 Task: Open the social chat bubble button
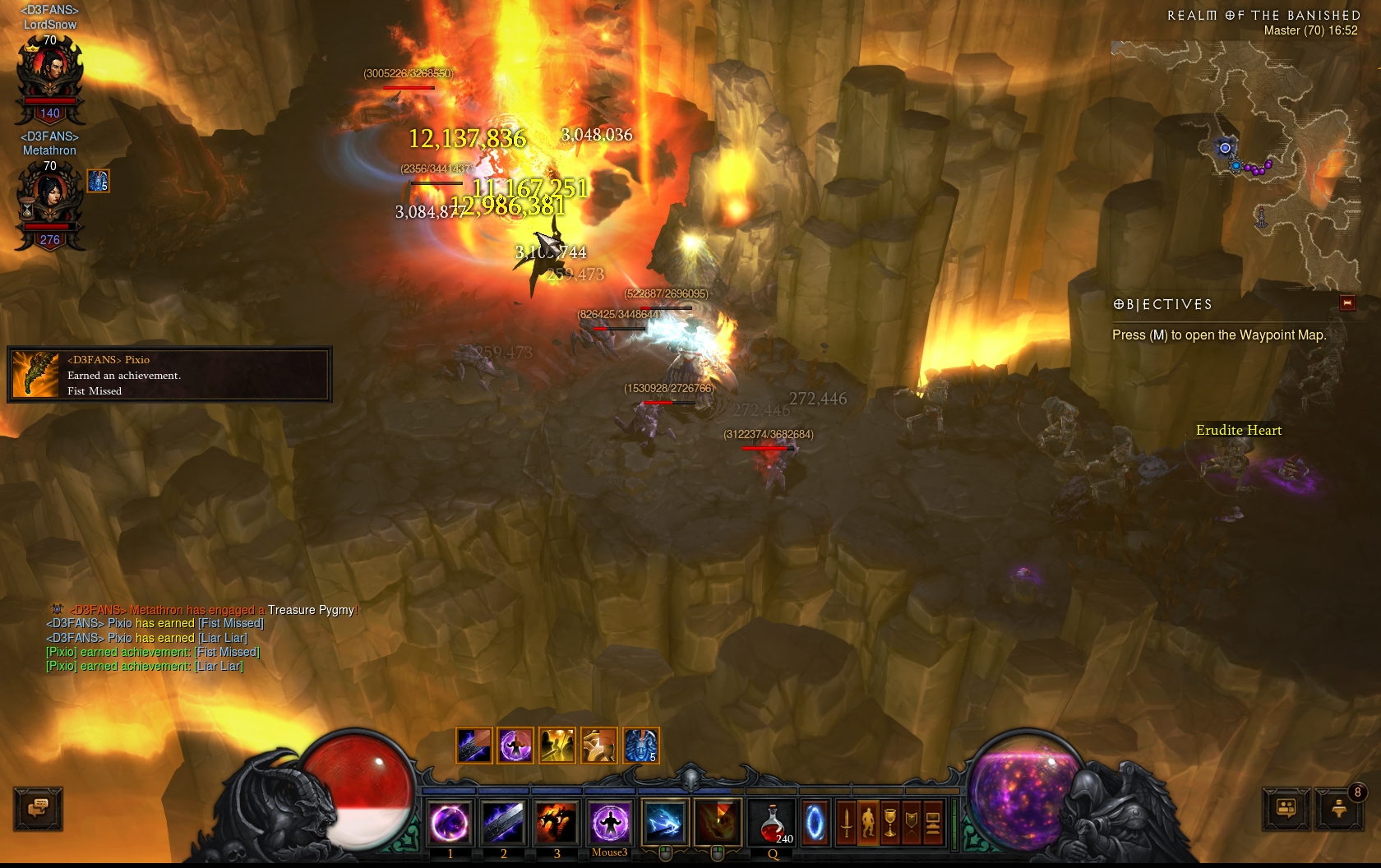click(x=1286, y=808)
